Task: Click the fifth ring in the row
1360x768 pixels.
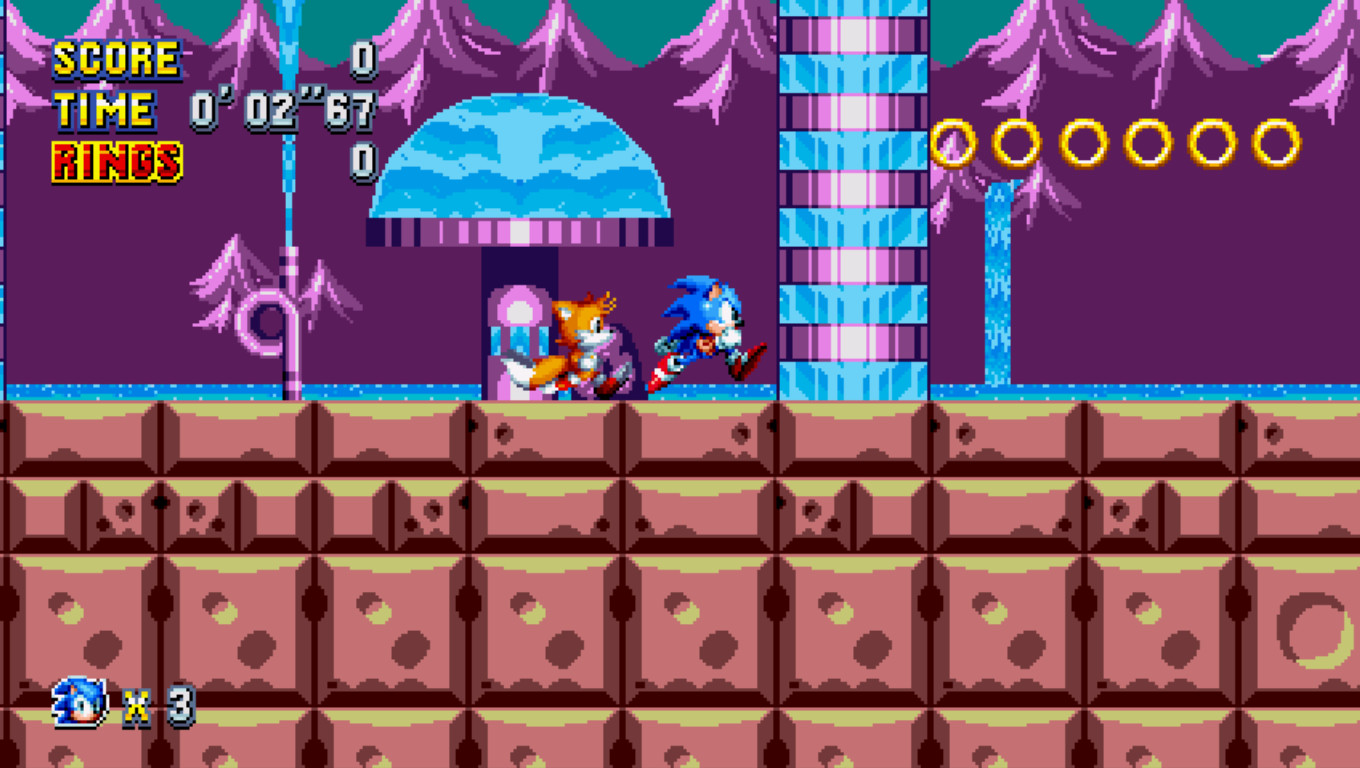Action: pyautogui.click(x=1213, y=140)
